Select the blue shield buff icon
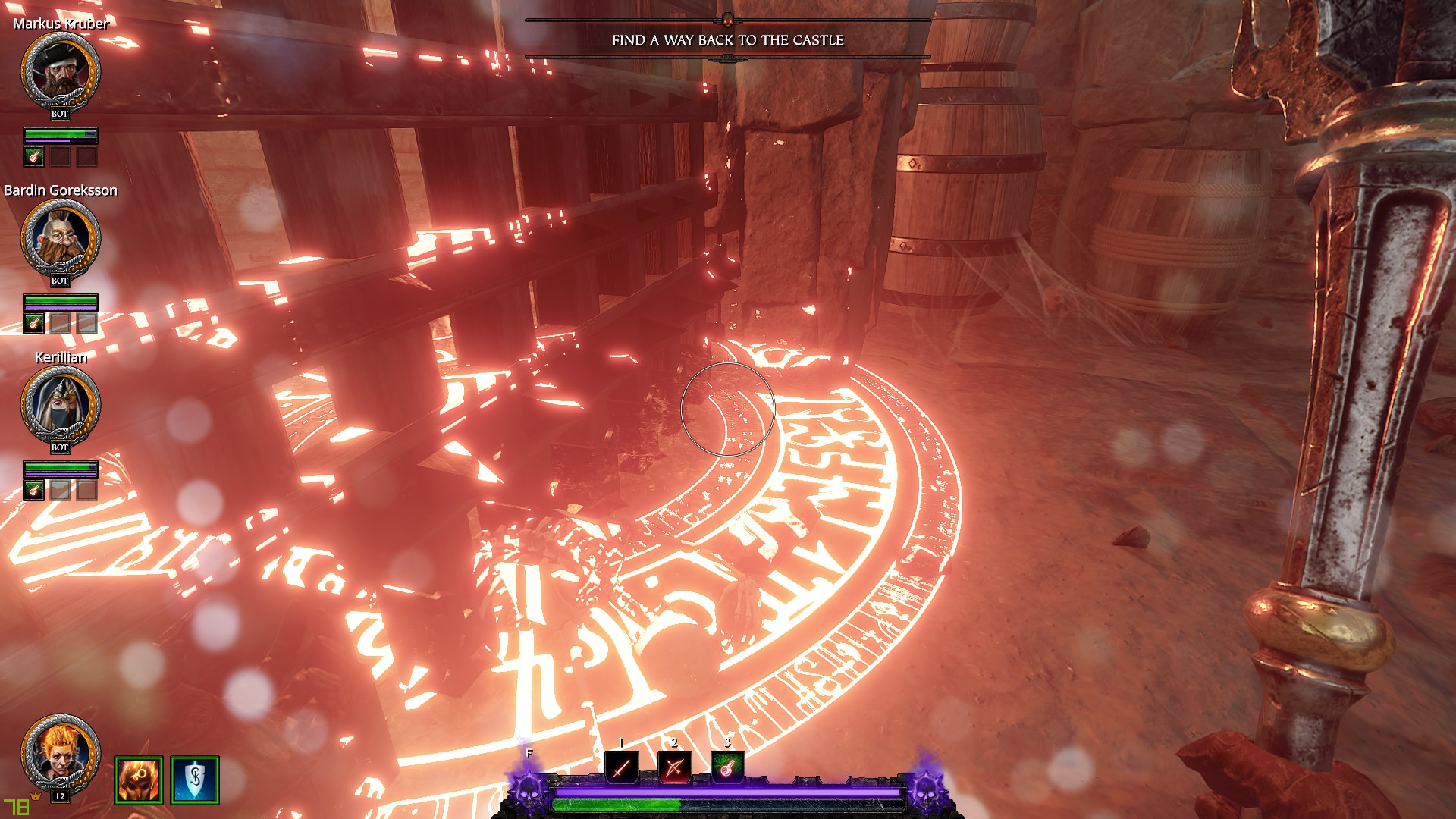The width and height of the screenshot is (1456, 819). (x=195, y=780)
